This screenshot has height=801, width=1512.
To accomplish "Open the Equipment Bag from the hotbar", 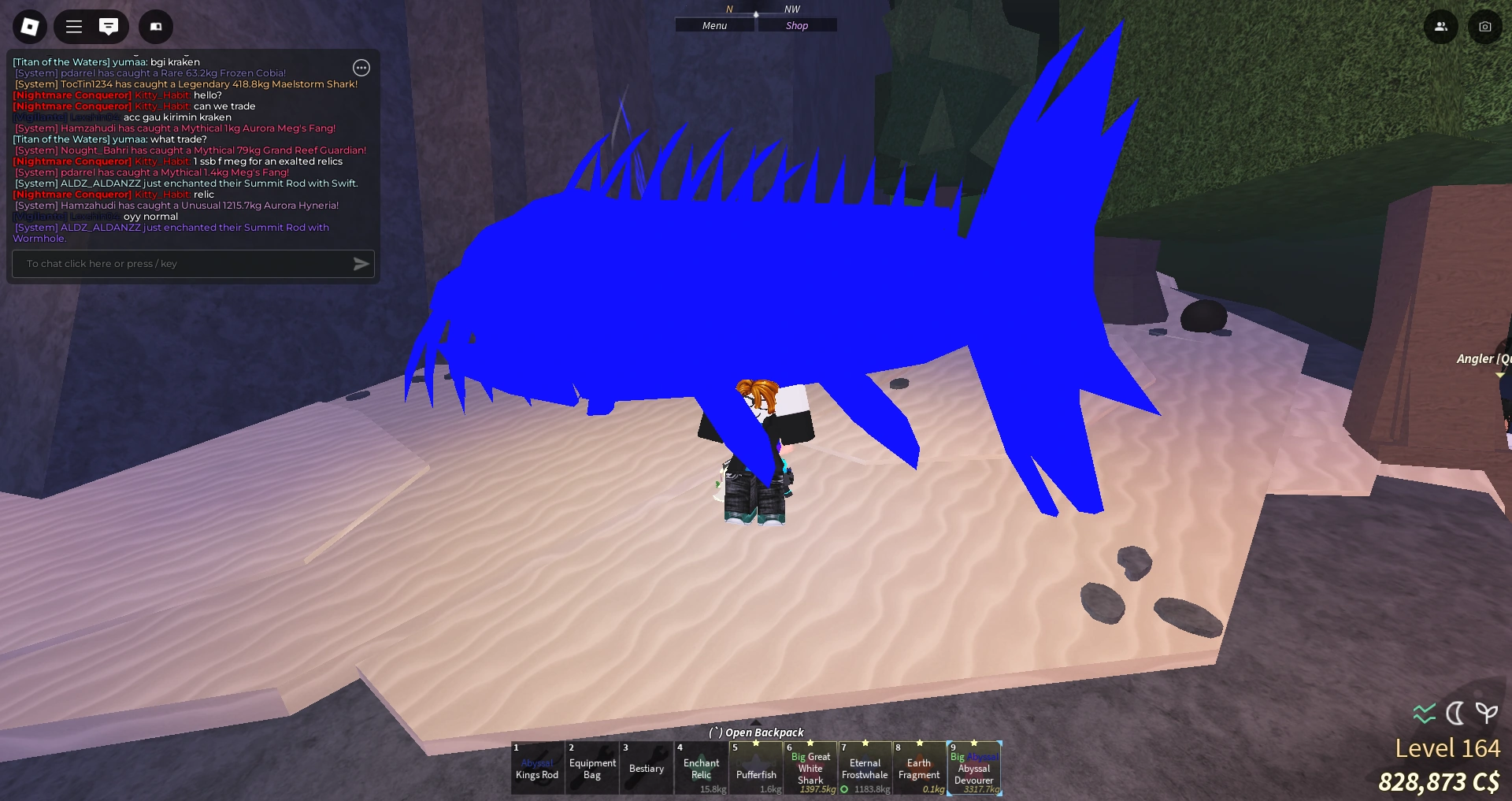I will (x=592, y=768).
